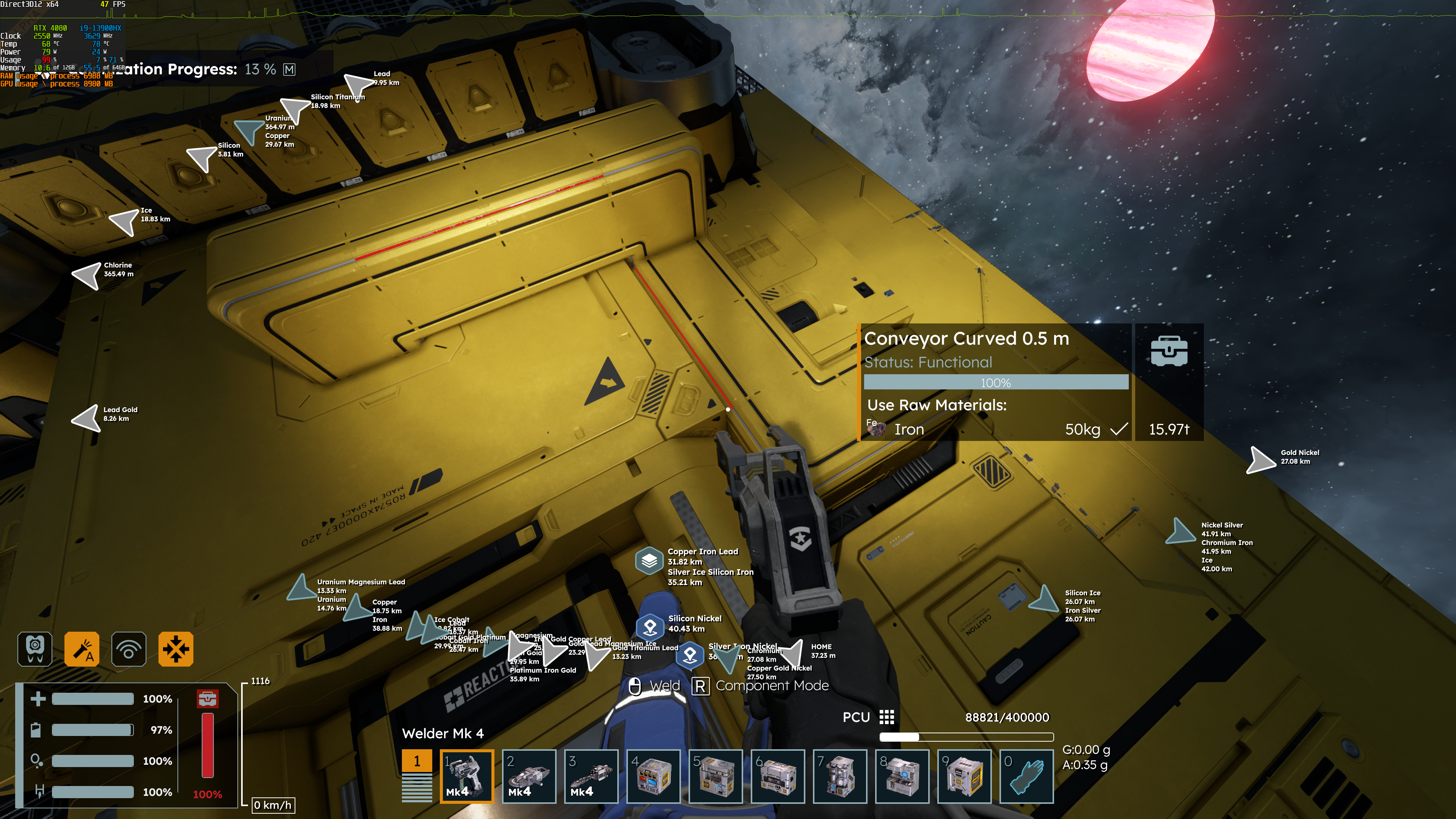Choose the block in hotbar slot 7
Screen dimensions: 1456x819
tap(840, 776)
